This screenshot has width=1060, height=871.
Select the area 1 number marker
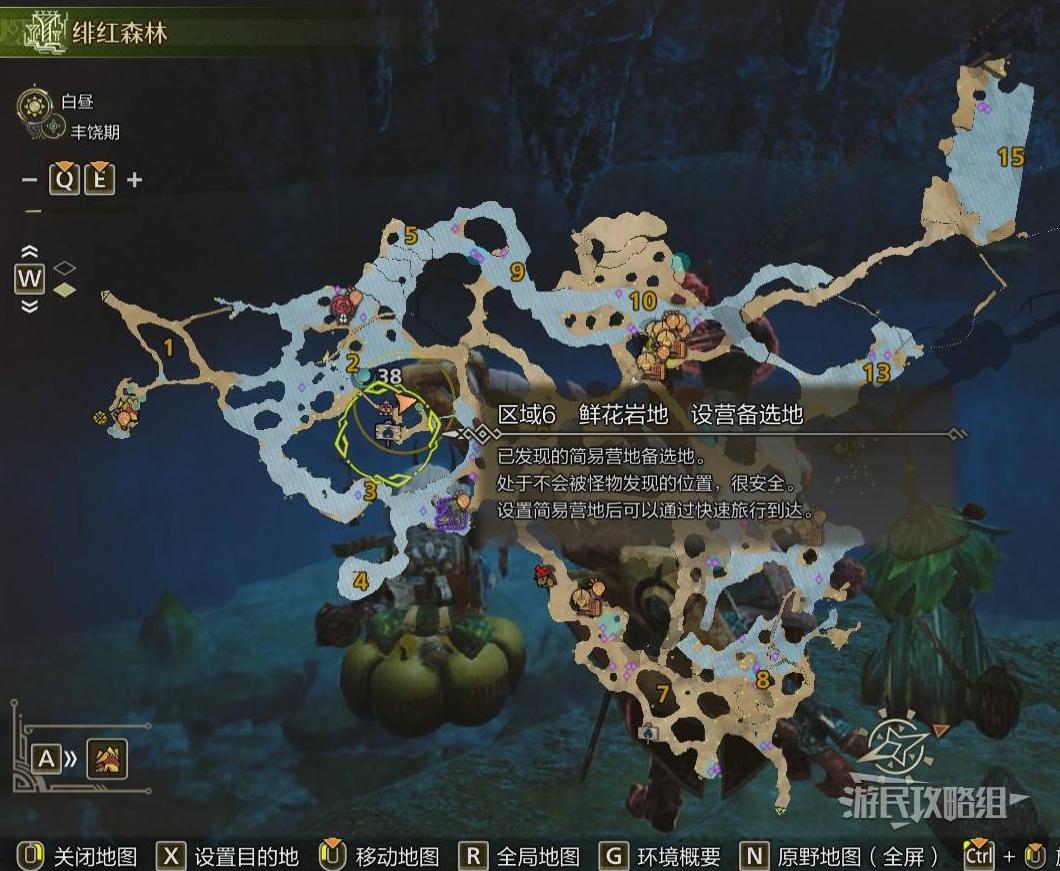[x=168, y=347]
